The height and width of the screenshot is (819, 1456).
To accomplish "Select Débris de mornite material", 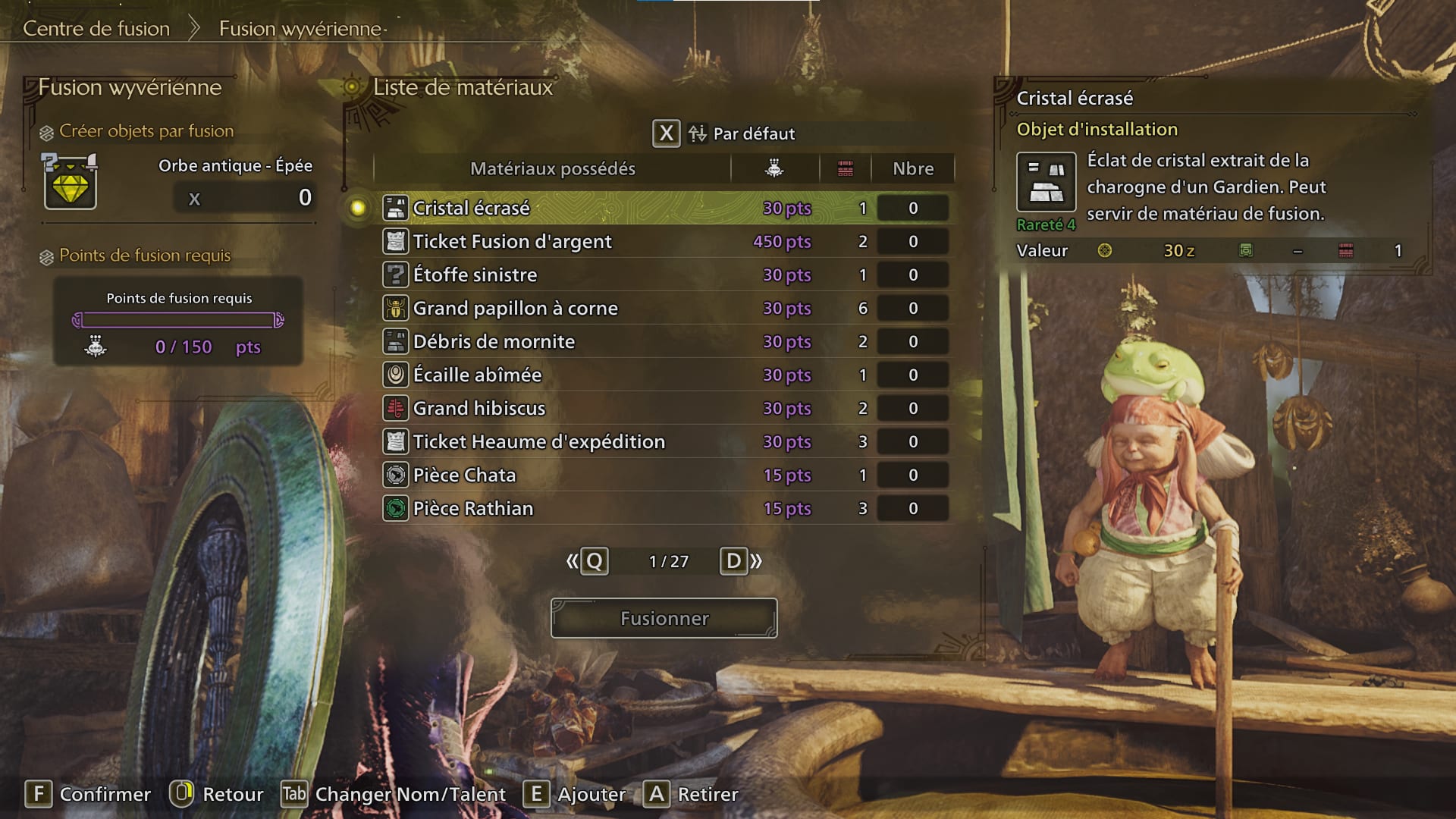I will [494, 341].
